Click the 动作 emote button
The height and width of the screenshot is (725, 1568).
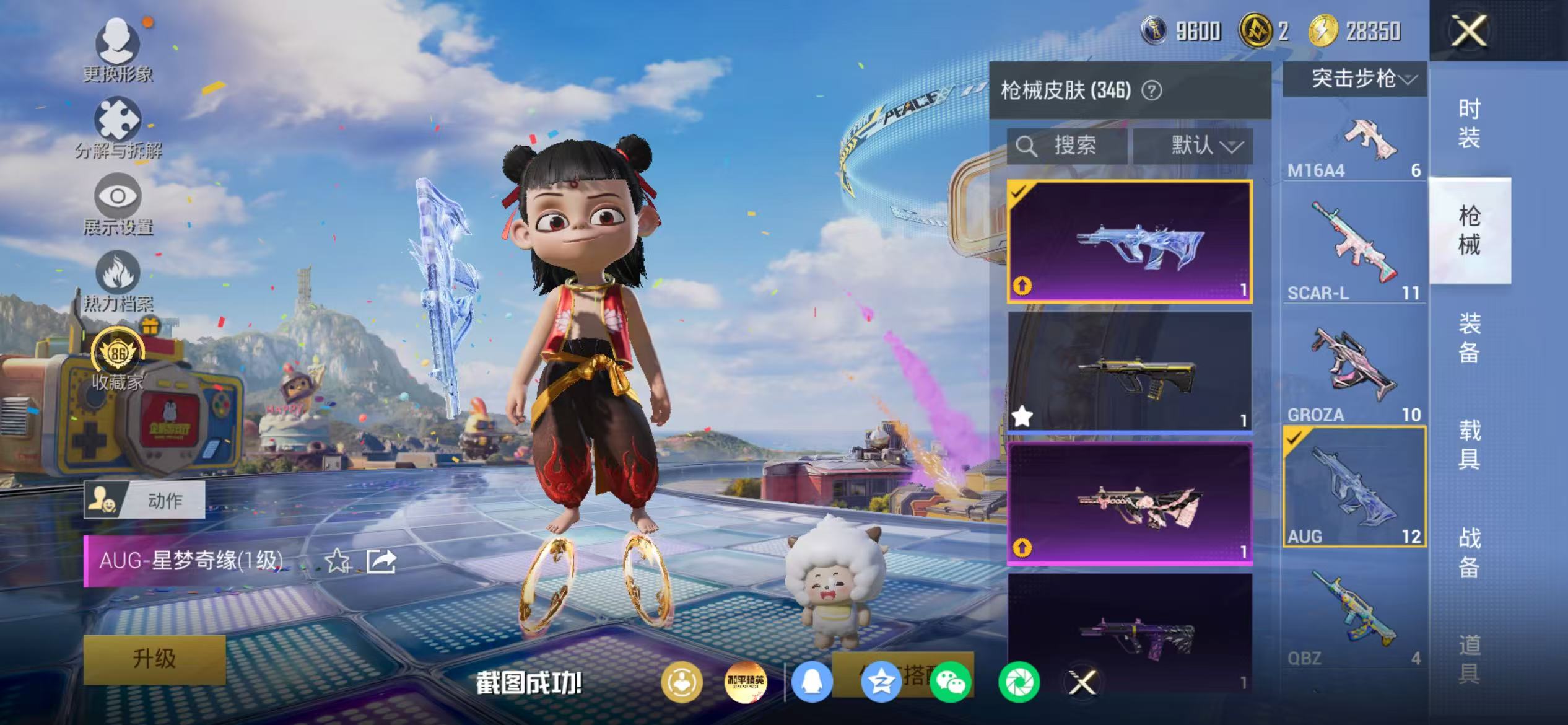point(145,499)
